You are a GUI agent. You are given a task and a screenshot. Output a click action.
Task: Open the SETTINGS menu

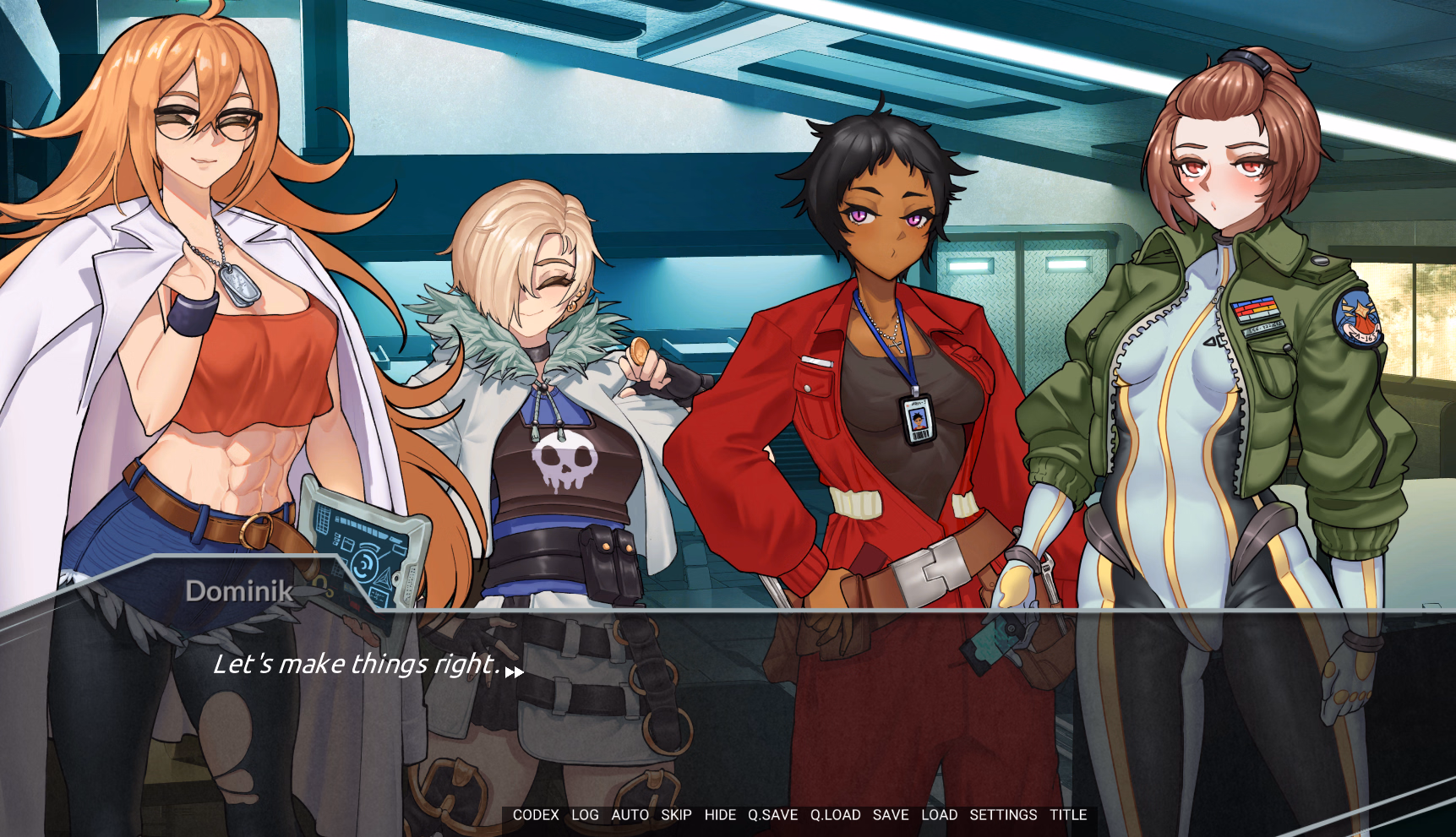coord(1003,815)
